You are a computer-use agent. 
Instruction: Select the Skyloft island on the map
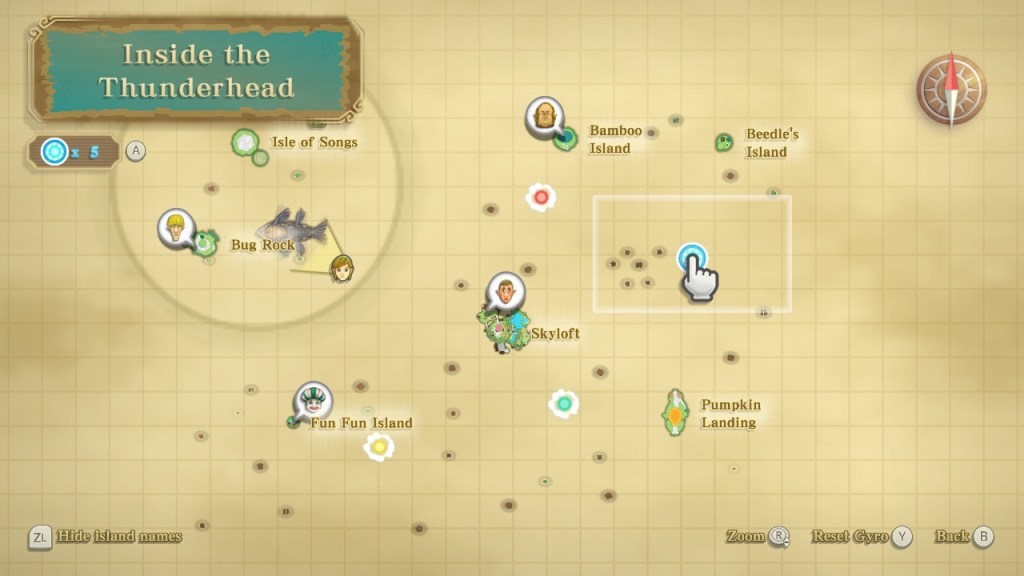506,331
